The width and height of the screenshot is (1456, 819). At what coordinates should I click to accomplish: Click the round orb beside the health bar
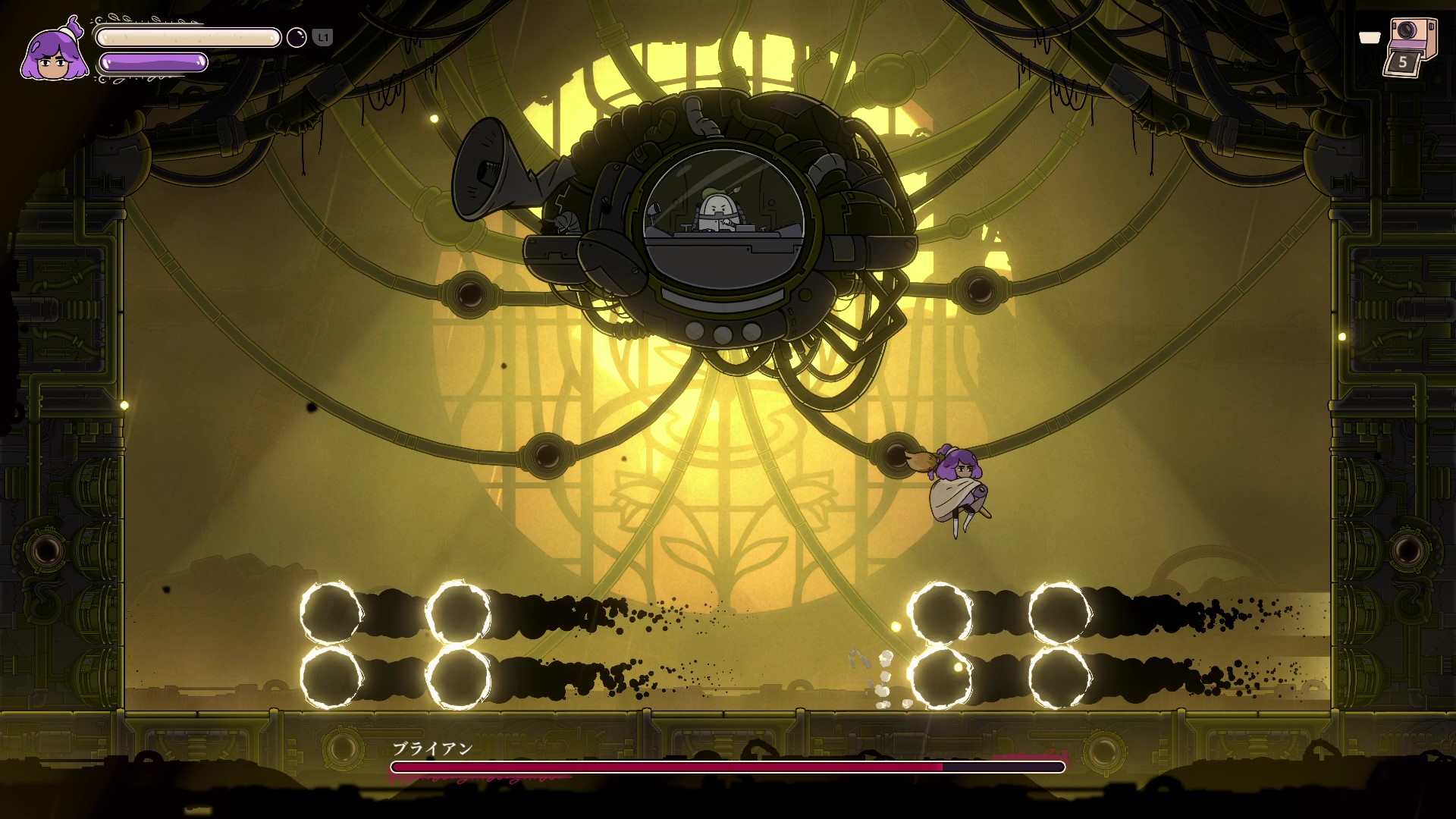[297, 37]
